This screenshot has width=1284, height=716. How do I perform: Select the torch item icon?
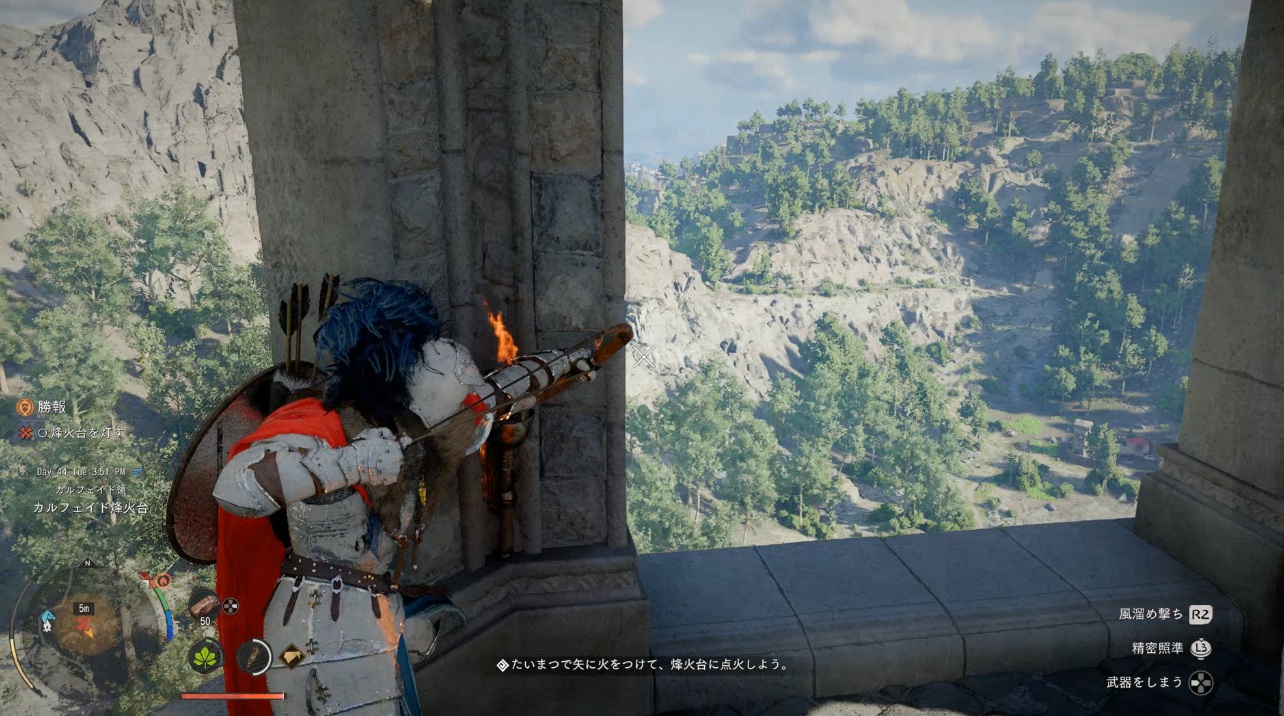(x=253, y=656)
